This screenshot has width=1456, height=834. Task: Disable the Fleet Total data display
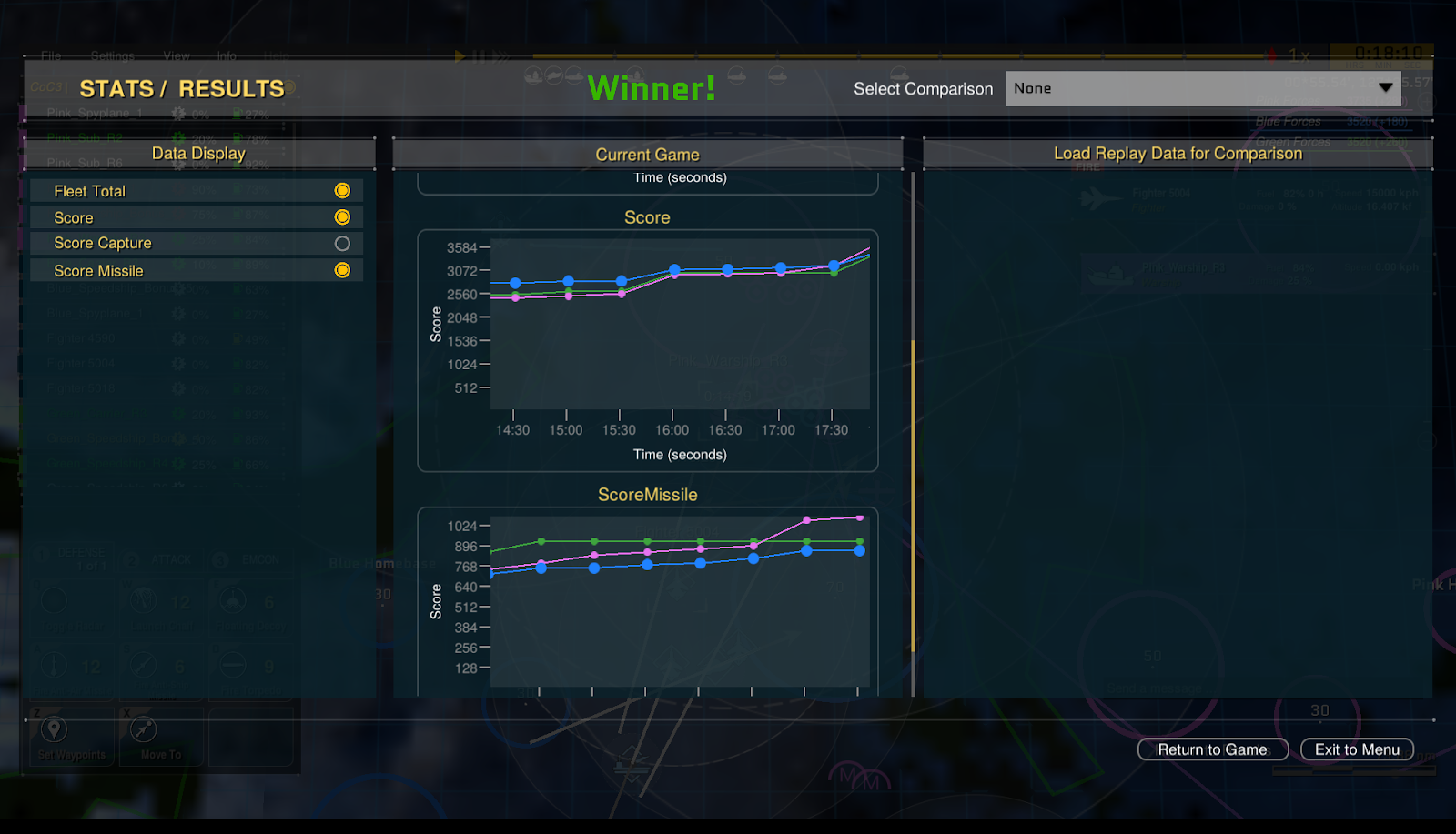[x=343, y=190]
